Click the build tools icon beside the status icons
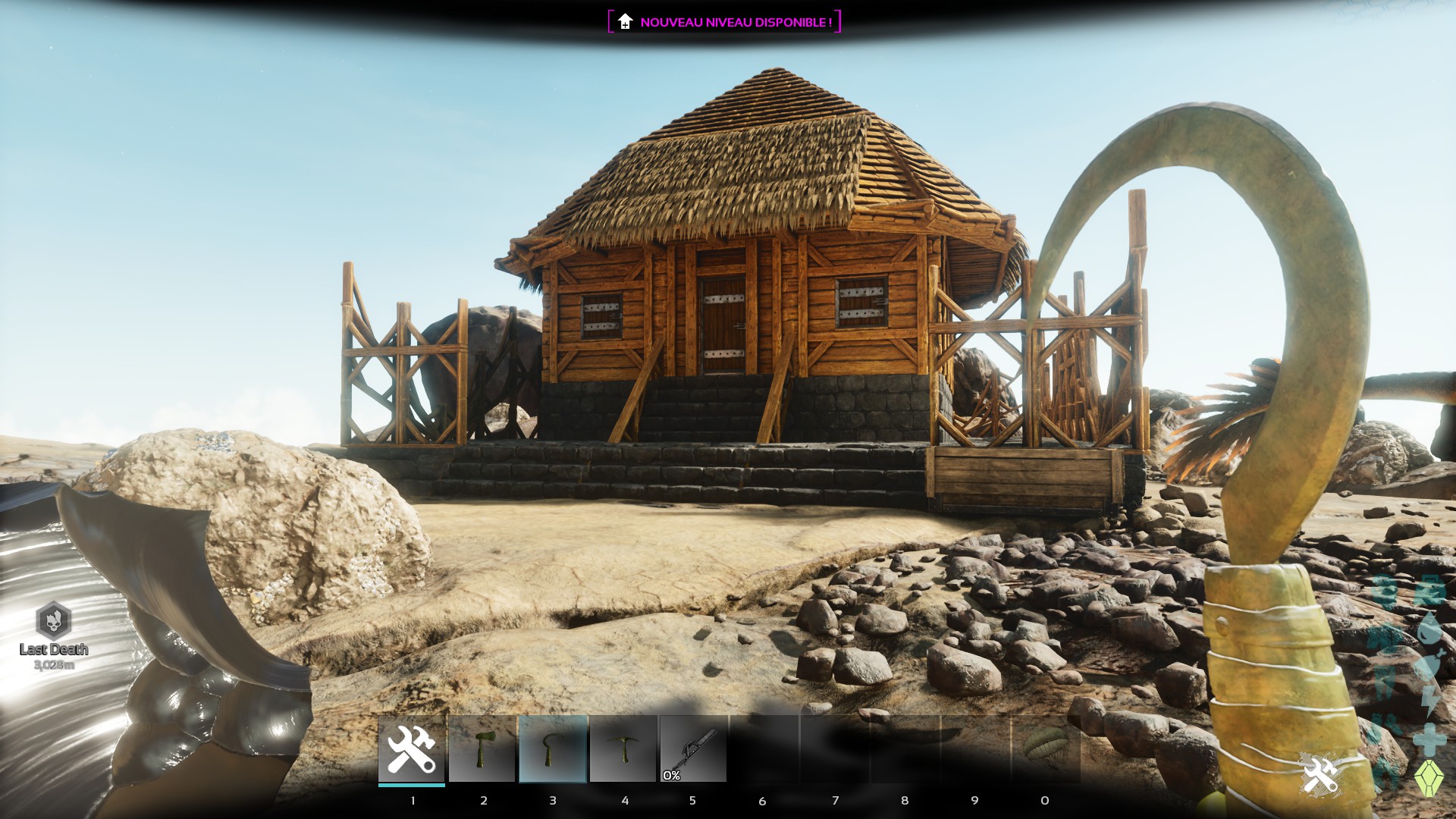 tap(1319, 775)
